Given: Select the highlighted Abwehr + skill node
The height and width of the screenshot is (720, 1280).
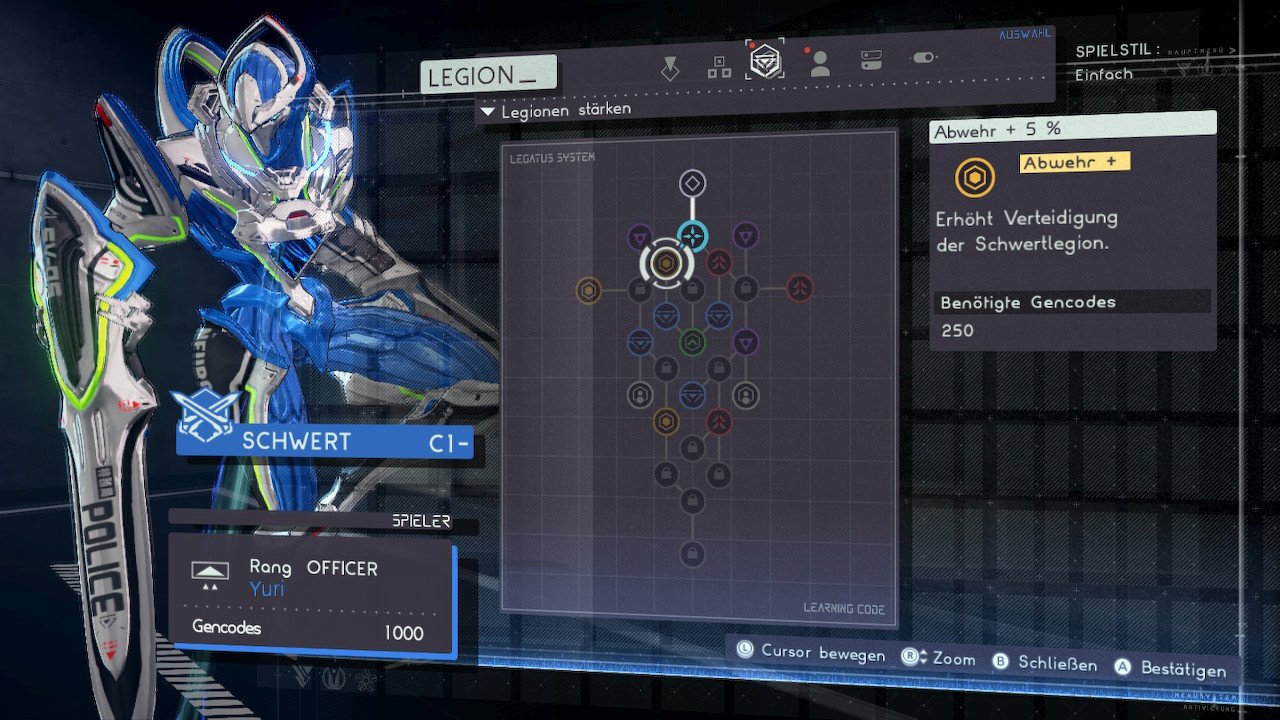Looking at the screenshot, I should tap(667, 263).
